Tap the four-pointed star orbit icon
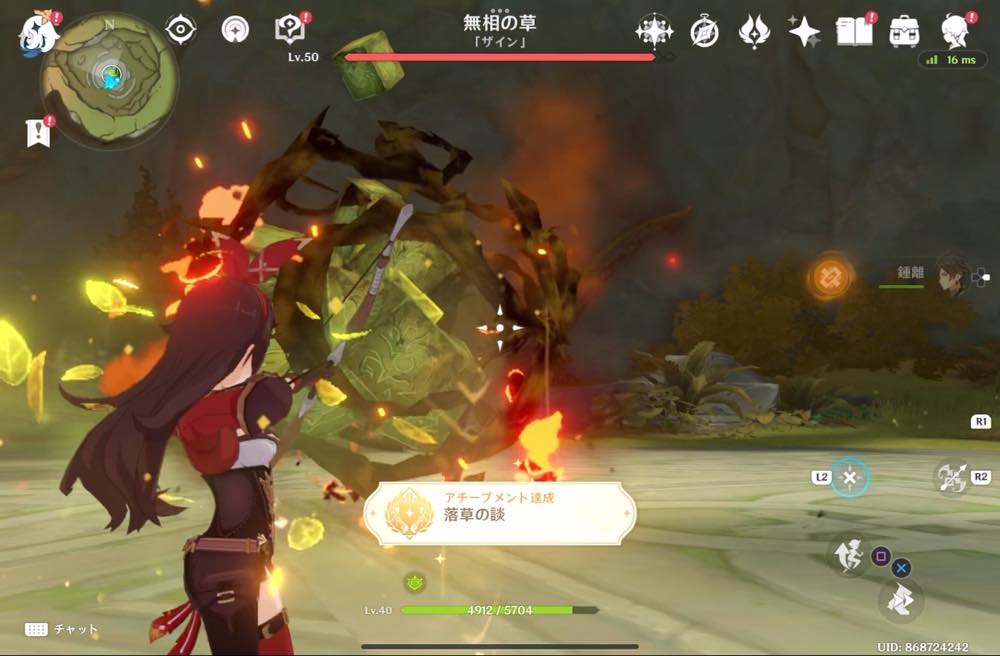Image resolution: width=1000 pixels, height=656 pixels. pos(654,32)
